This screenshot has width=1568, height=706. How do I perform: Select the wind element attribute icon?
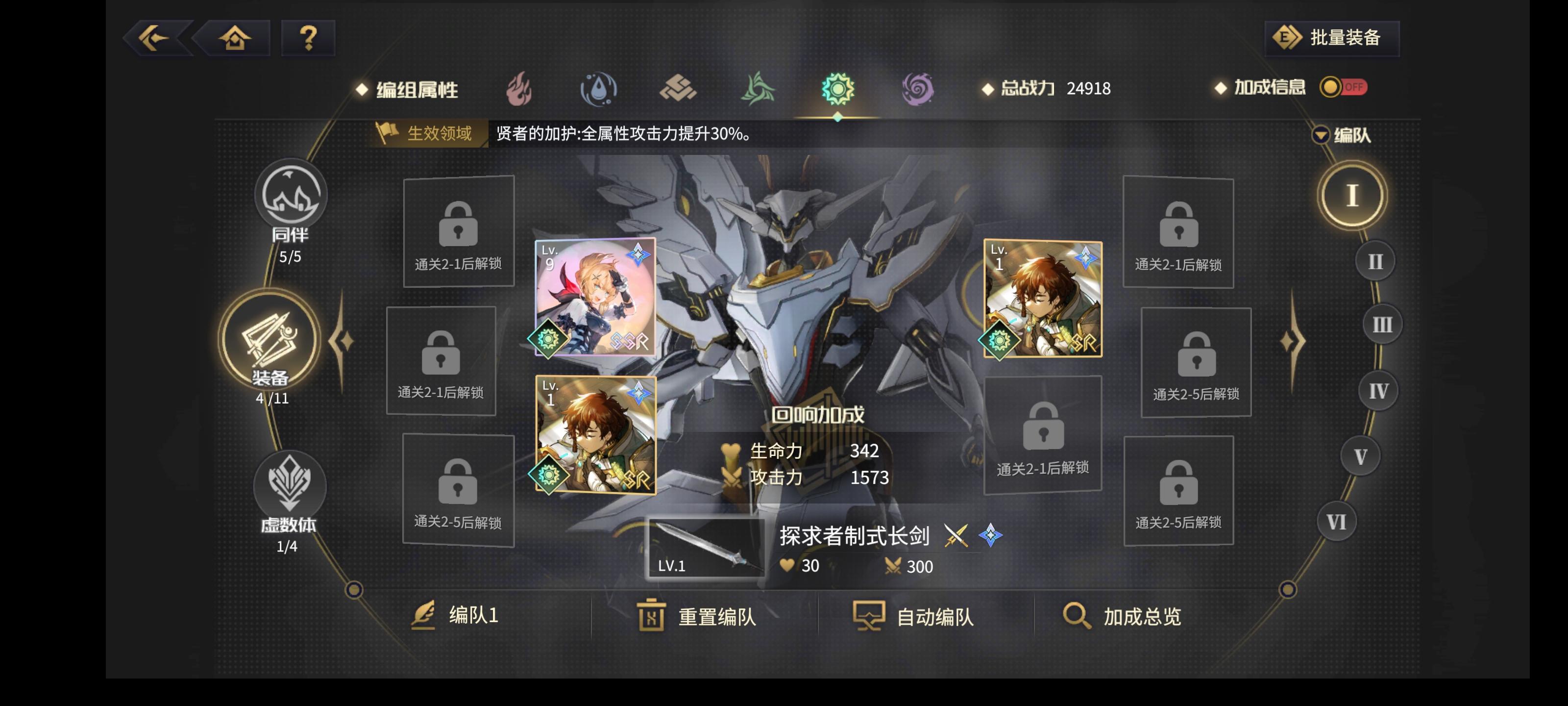tap(759, 89)
